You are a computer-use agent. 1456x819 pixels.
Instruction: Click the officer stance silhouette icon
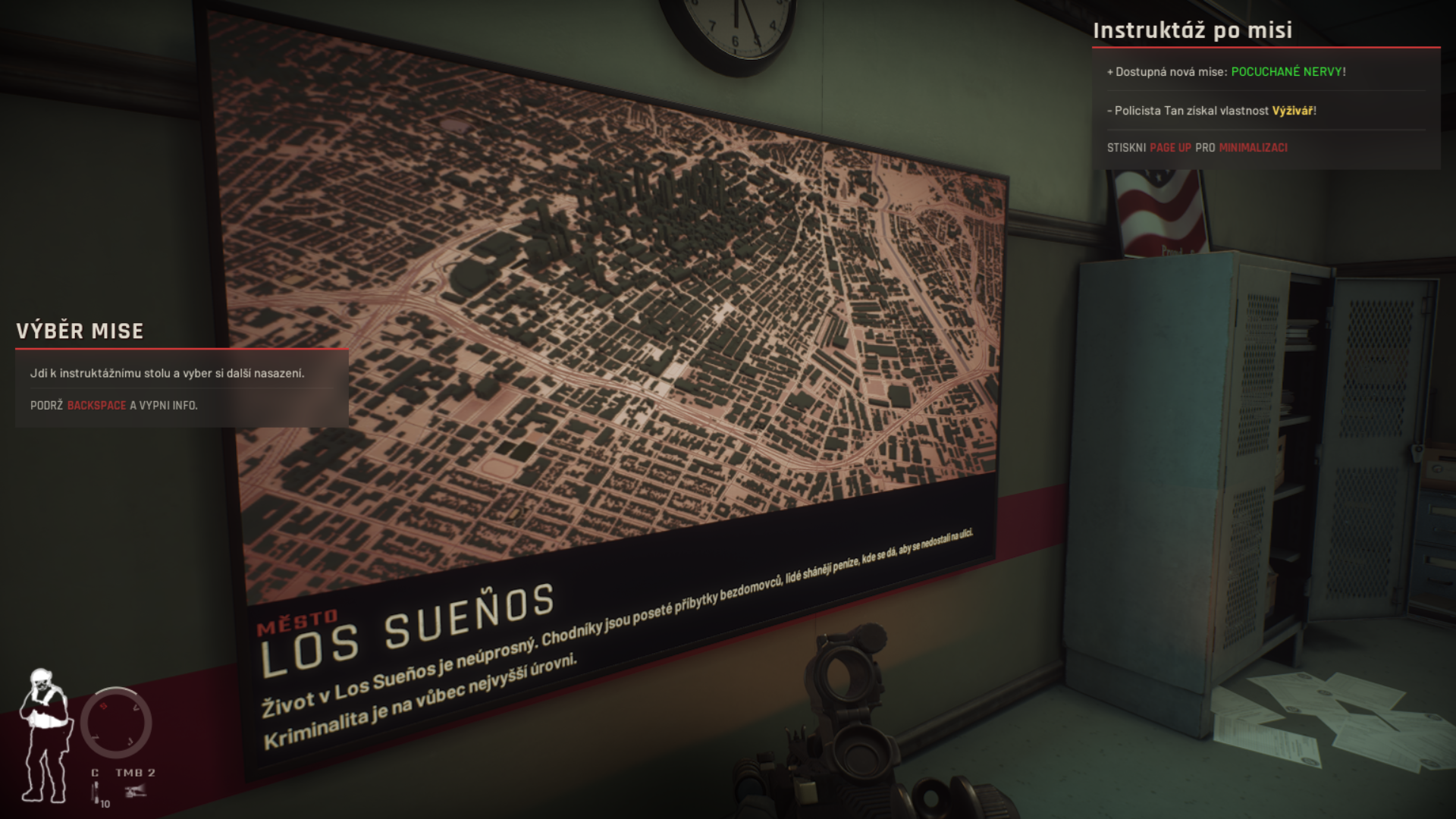point(45,734)
